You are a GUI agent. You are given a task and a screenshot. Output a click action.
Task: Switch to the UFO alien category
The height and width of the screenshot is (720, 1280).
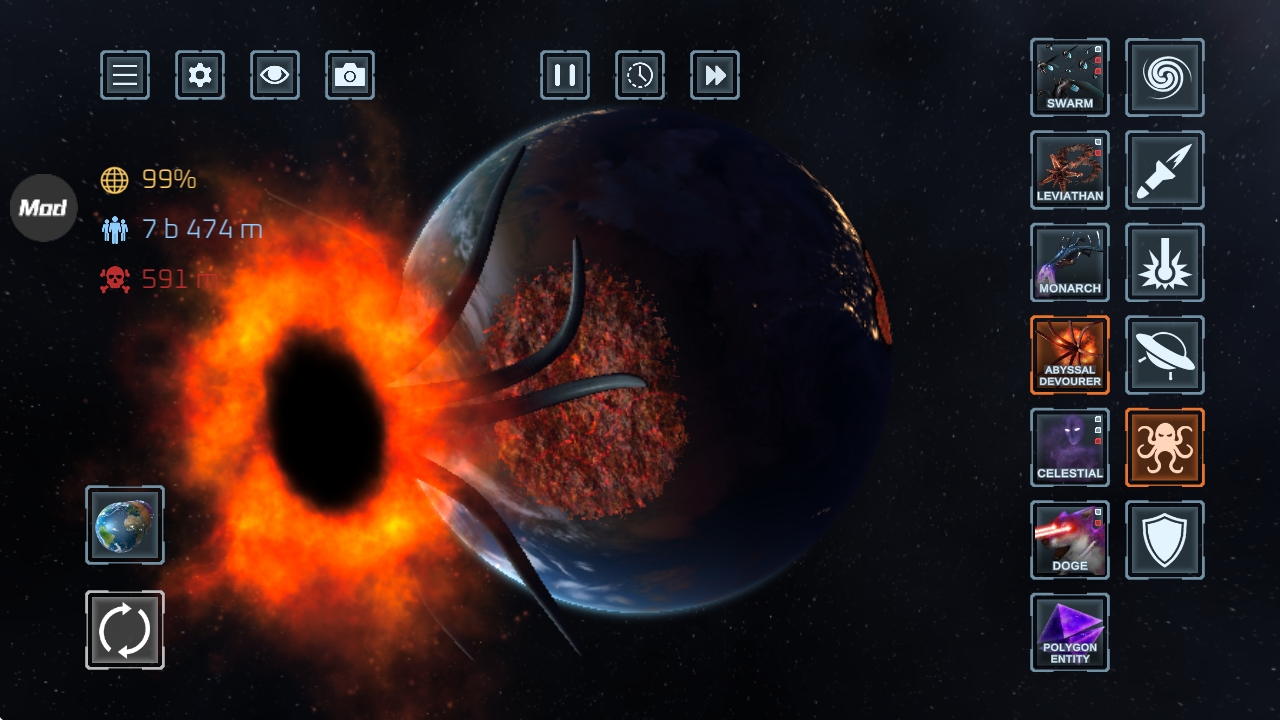point(1165,355)
